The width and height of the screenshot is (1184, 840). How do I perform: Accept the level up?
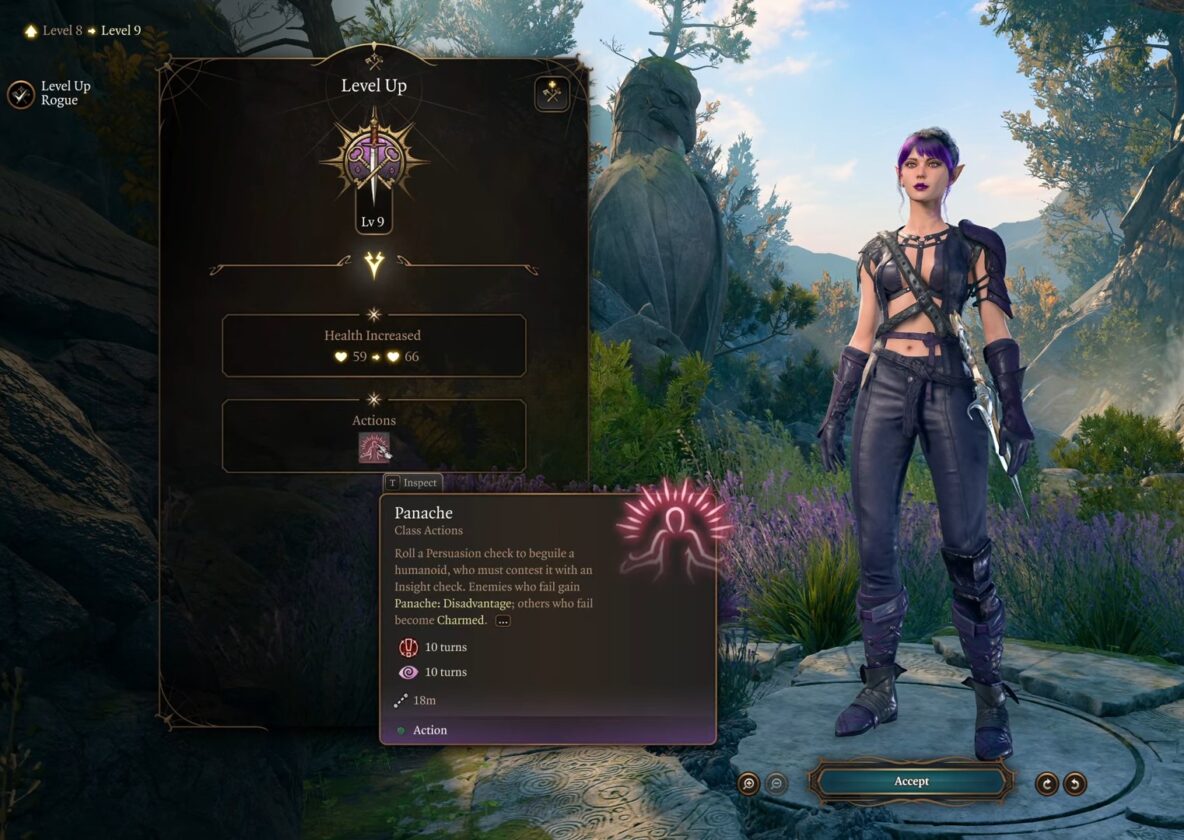coord(911,781)
